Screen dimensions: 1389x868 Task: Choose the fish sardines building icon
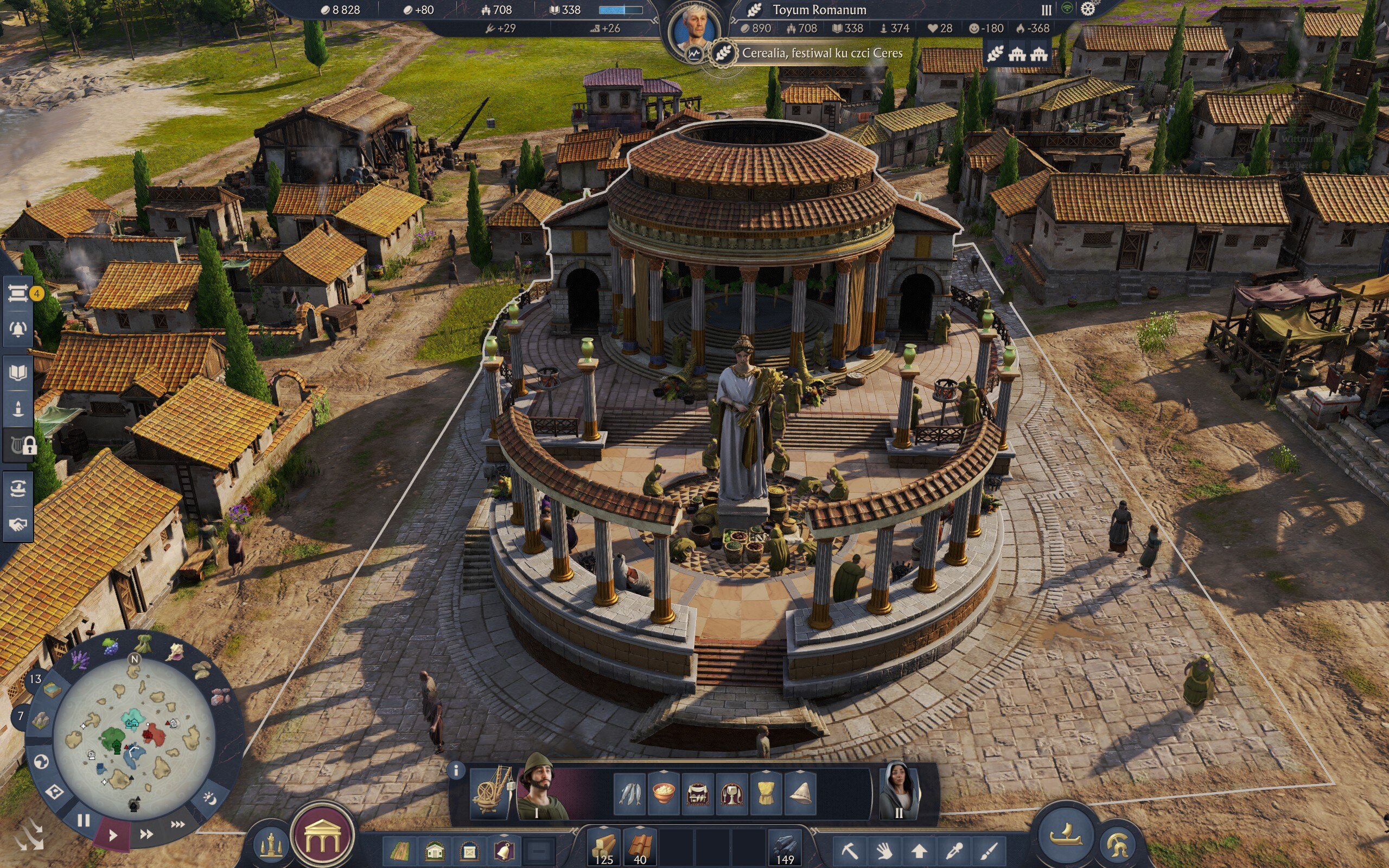pyautogui.click(x=629, y=794)
